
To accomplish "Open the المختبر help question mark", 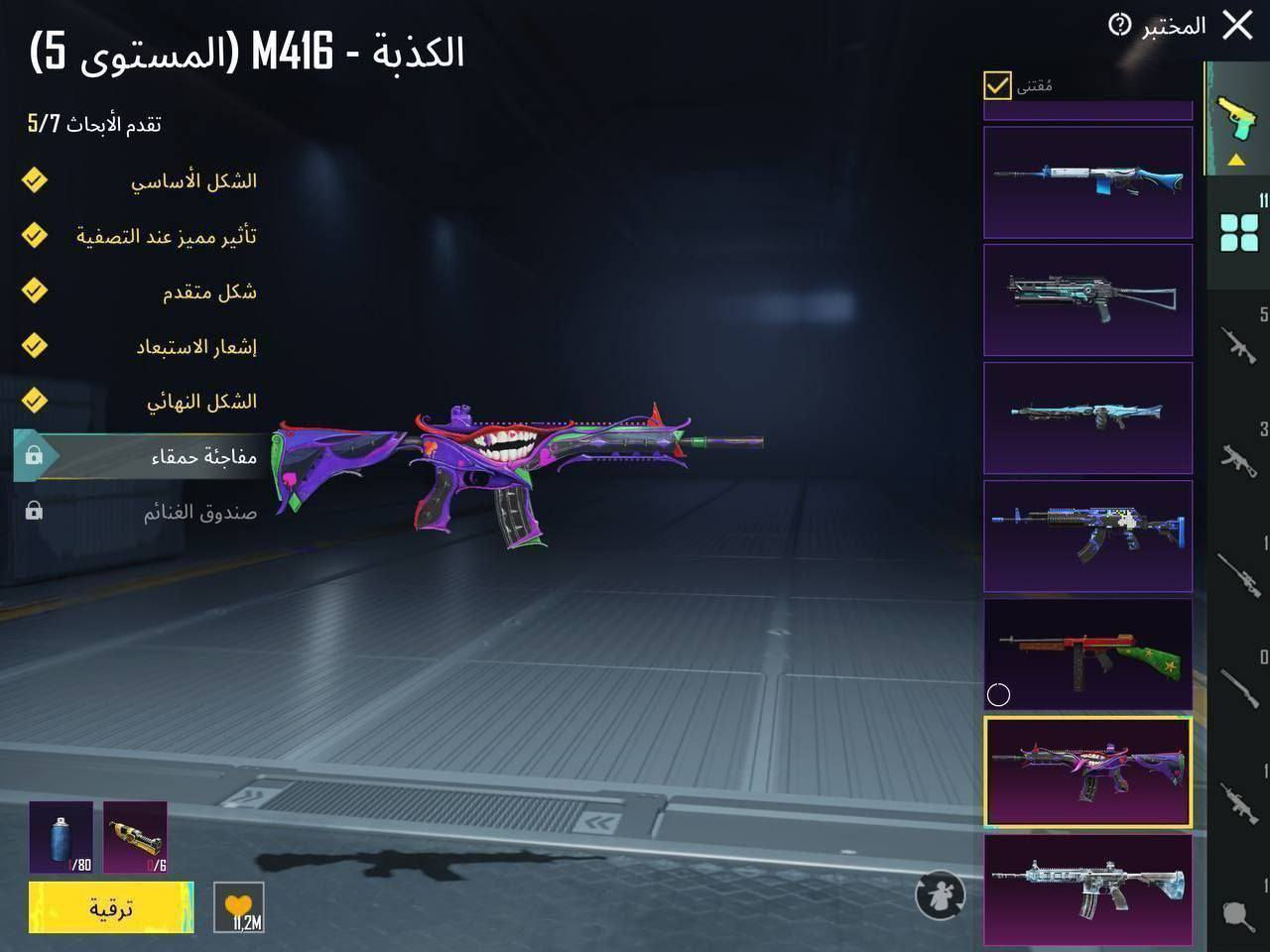I will tap(1122, 25).
